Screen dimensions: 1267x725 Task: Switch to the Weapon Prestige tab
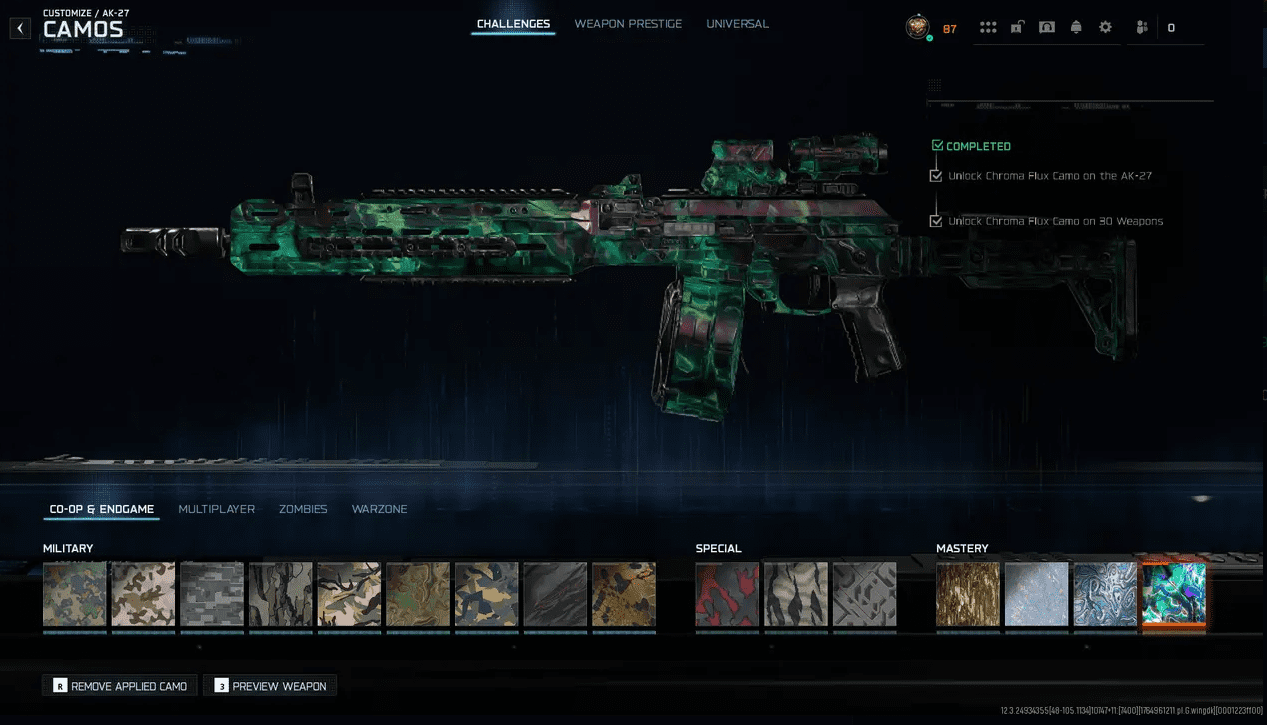628,24
